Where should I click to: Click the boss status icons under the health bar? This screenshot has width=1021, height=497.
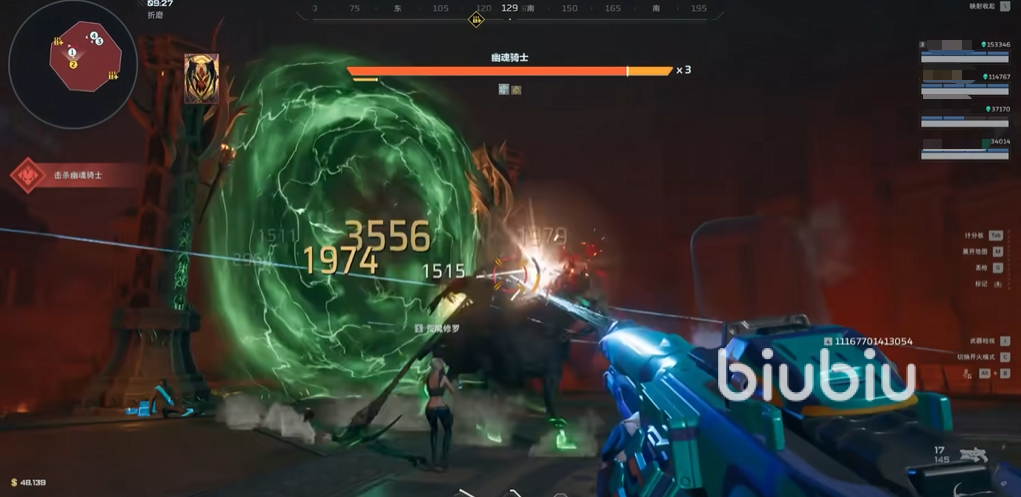(510, 90)
